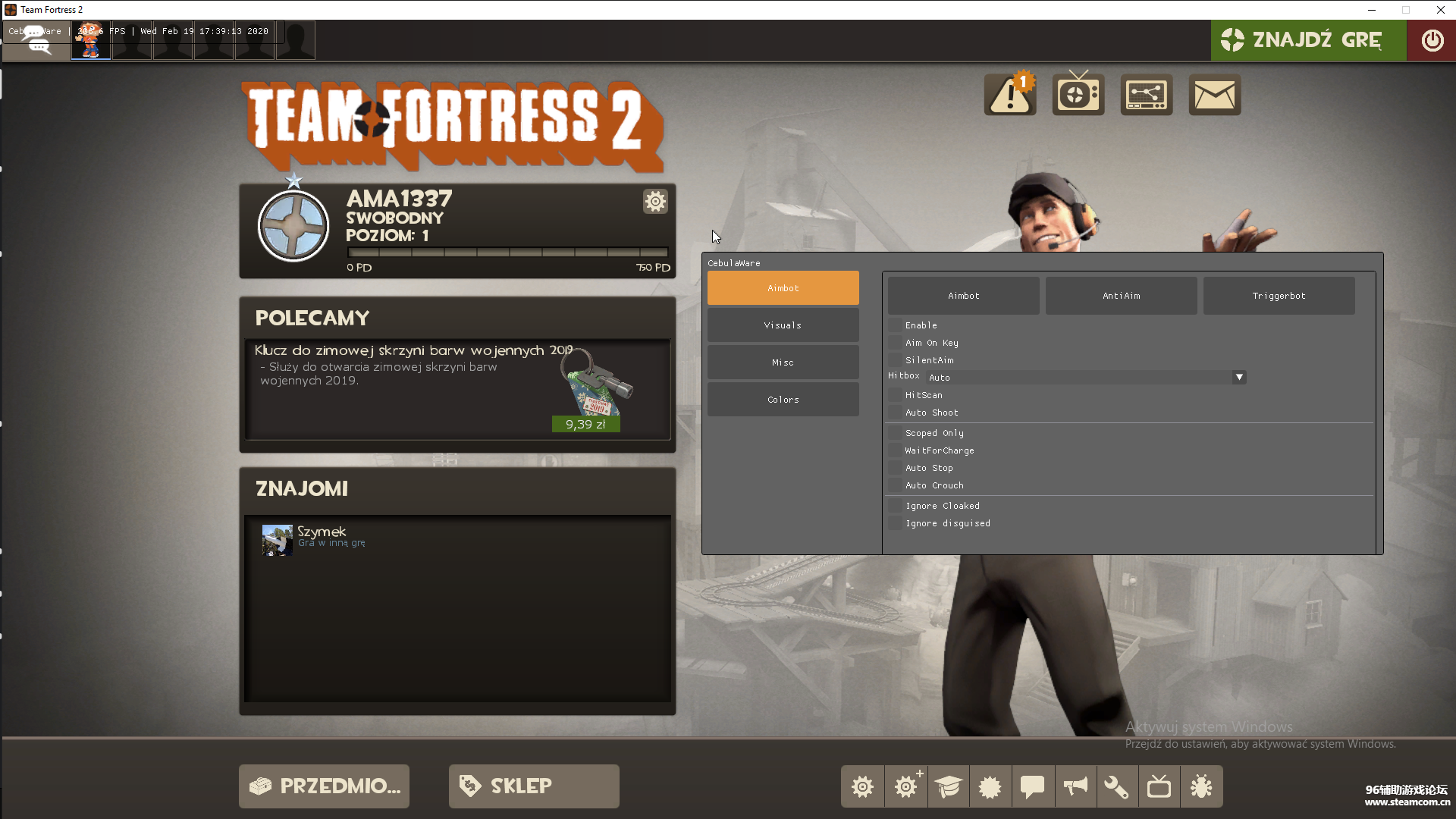Screen dimensions: 1456x819
Task: Check the Auto Shoot option
Action: pyautogui.click(x=896, y=412)
